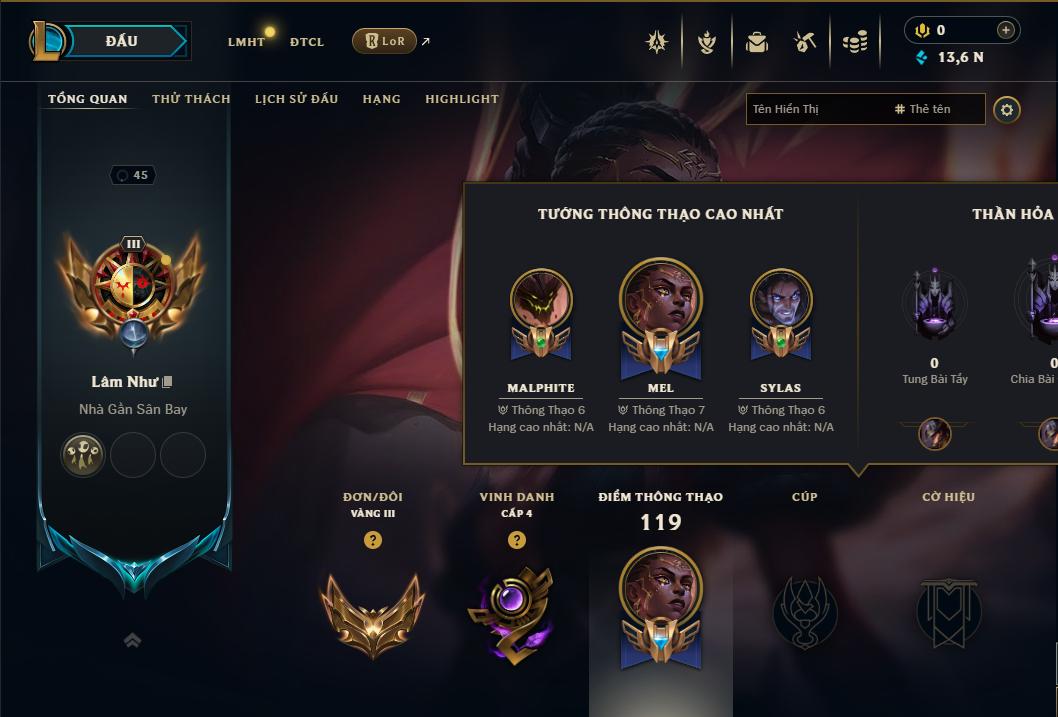Open the HIGHLIGHT tab
The image size is (1058, 717).
(461, 99)
